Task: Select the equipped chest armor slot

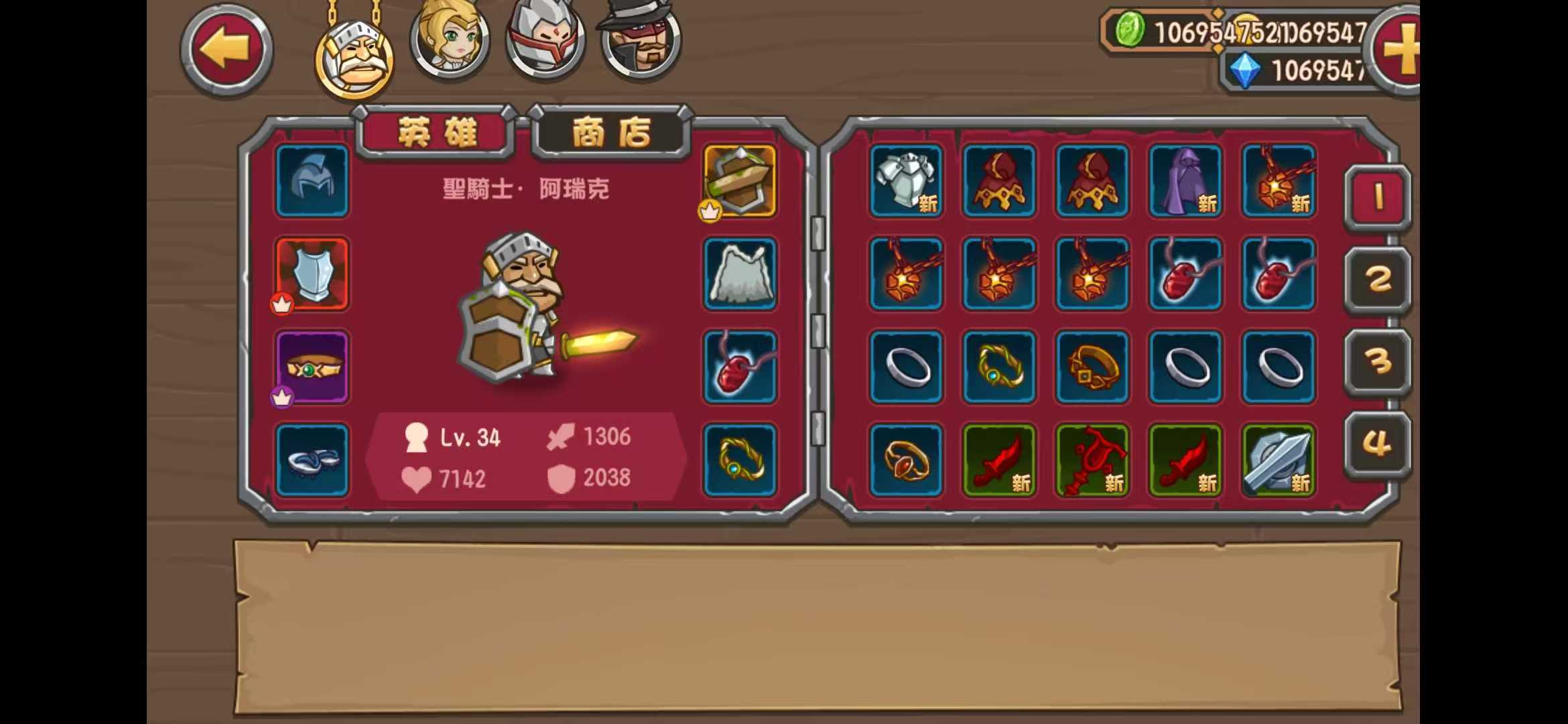Action: [x=312, y=274]
